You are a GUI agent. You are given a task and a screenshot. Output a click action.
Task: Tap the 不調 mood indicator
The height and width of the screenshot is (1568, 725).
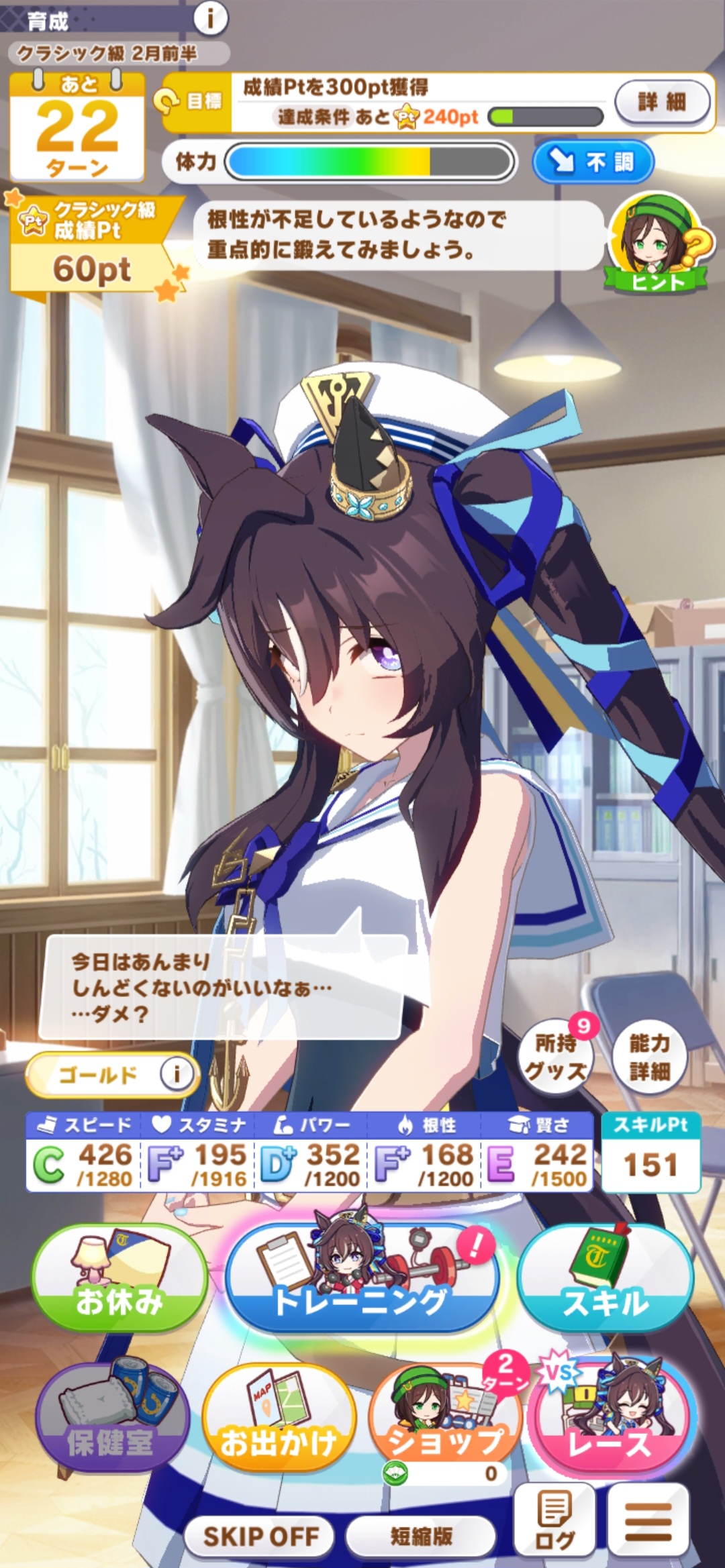593,162
